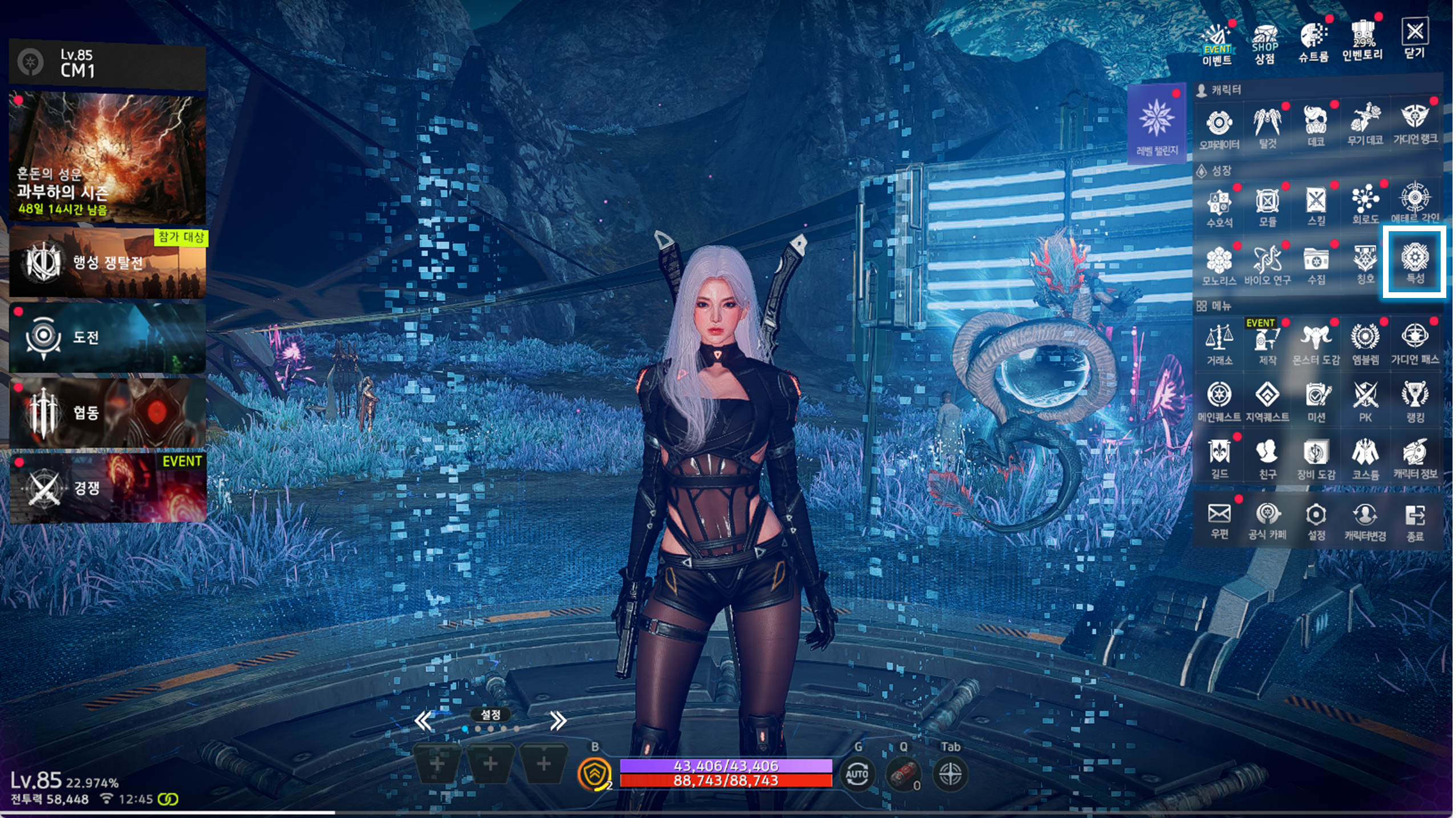1456x818 pixels.
Task: Select the highlighted 특성 traits icon
Action: (1414, 262)
